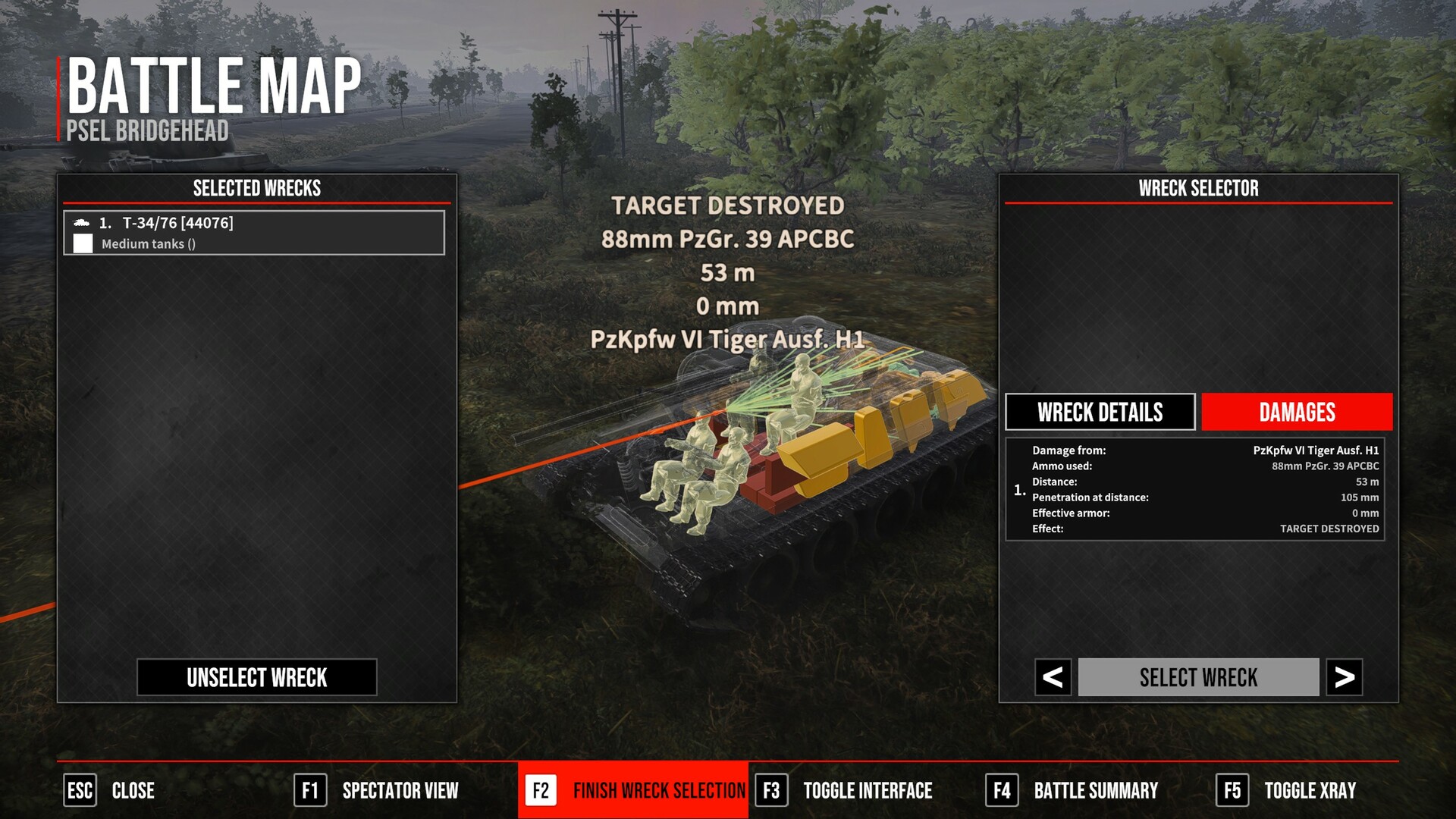Click the Unselect Wreck button

click(x=257, y=677)
